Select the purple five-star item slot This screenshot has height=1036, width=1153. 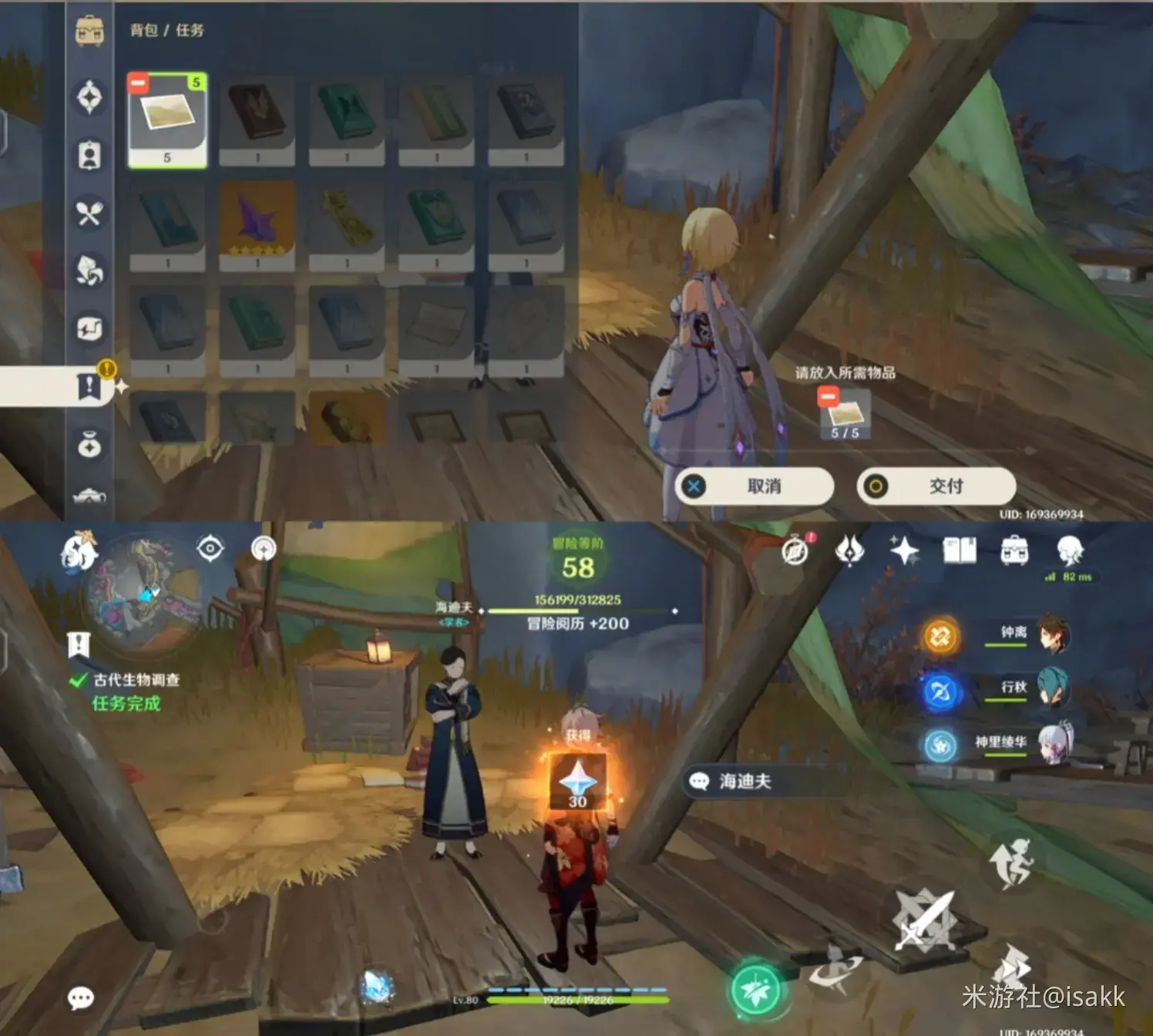pos(257,225)
